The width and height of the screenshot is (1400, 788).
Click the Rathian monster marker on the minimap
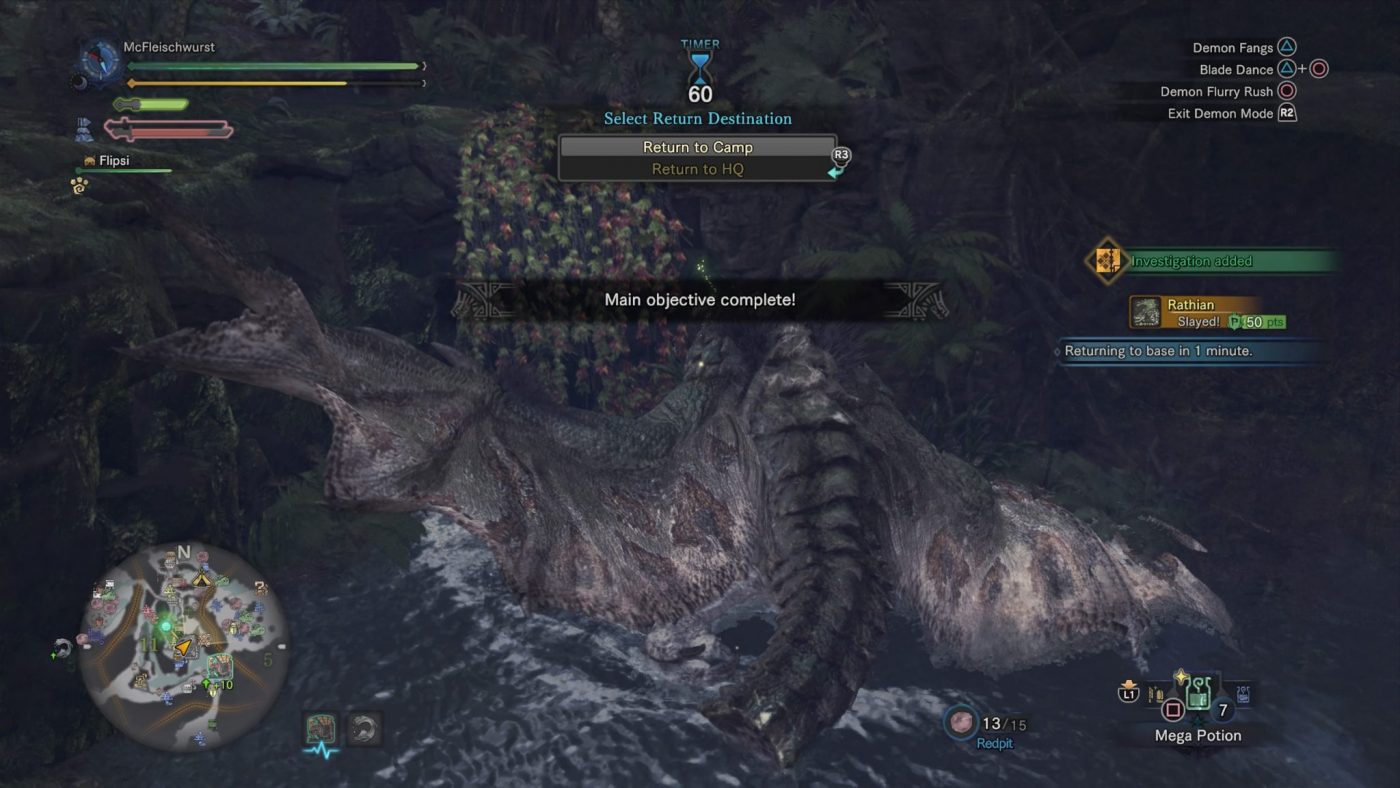click(218, 665)
